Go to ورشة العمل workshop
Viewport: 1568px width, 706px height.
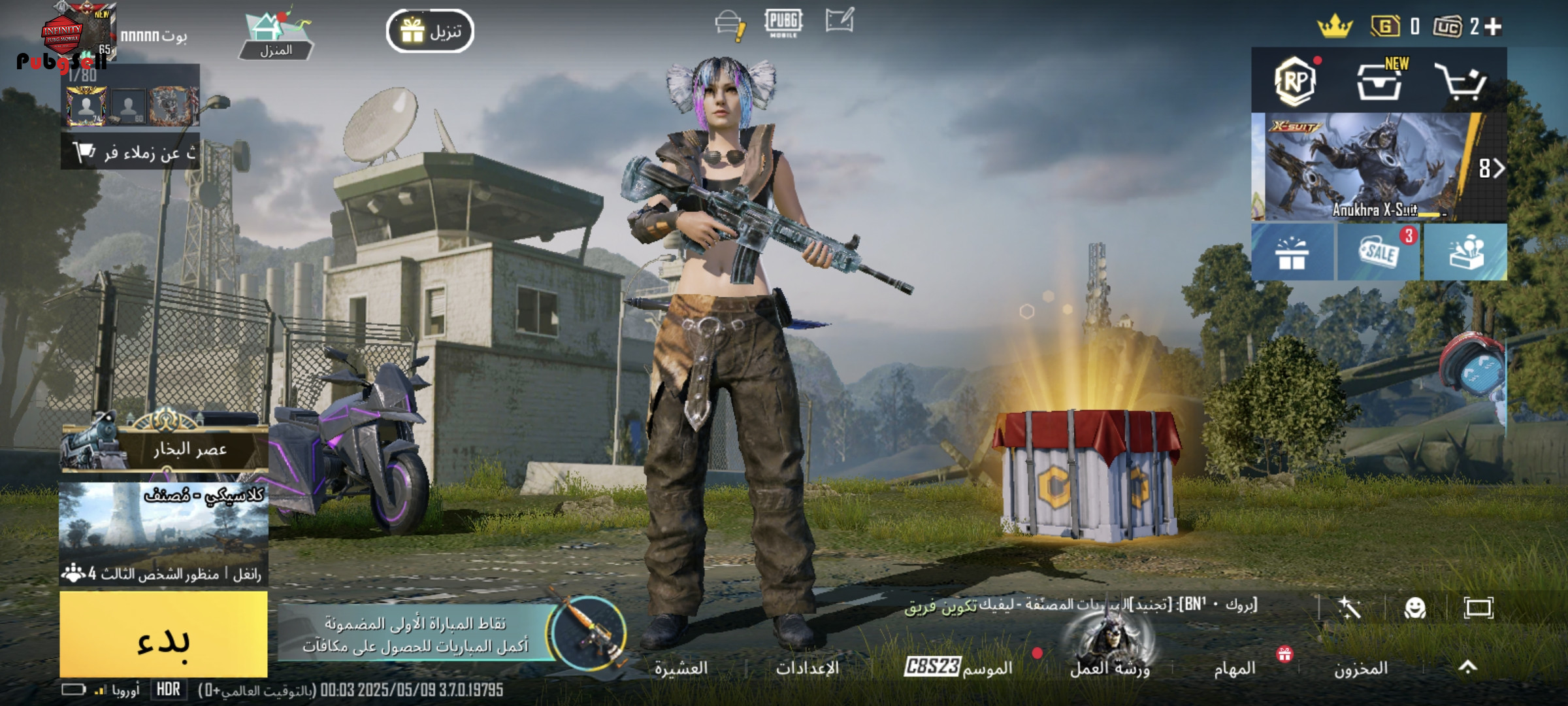point(1109,667)
